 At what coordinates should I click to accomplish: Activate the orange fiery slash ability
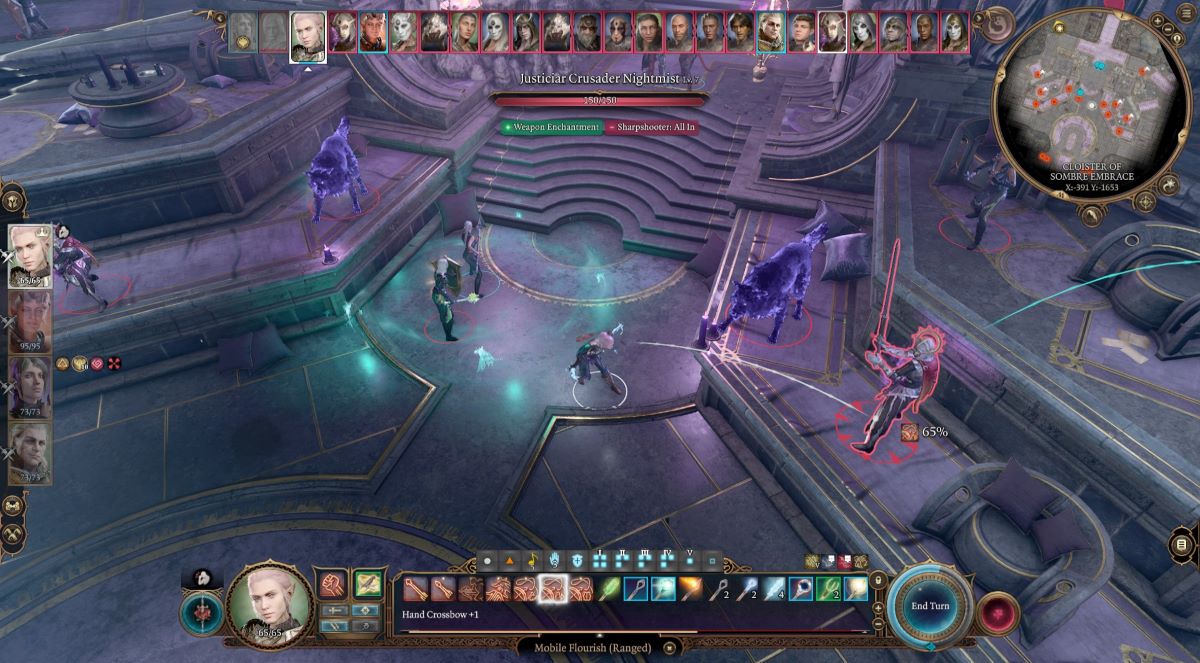689,589
